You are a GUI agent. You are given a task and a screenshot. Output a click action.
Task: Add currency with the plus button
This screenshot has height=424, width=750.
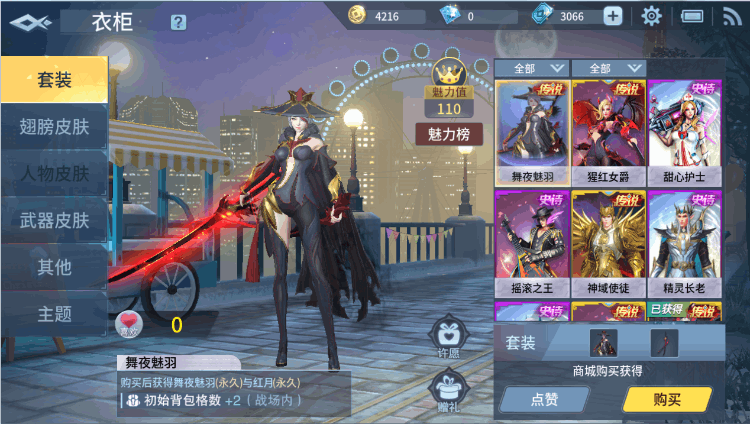612,16
